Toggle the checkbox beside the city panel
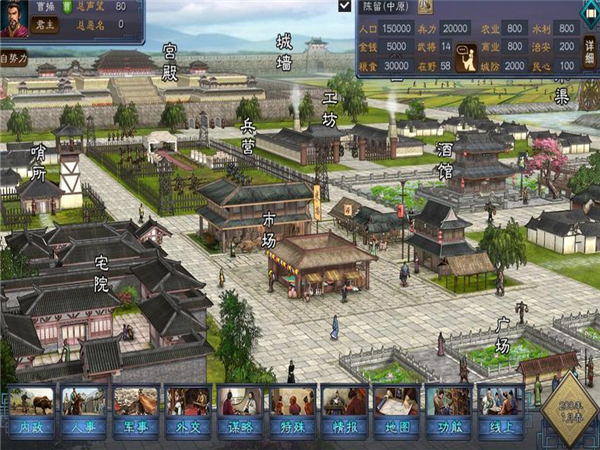The image size is (600, 450). coord(345,6)
